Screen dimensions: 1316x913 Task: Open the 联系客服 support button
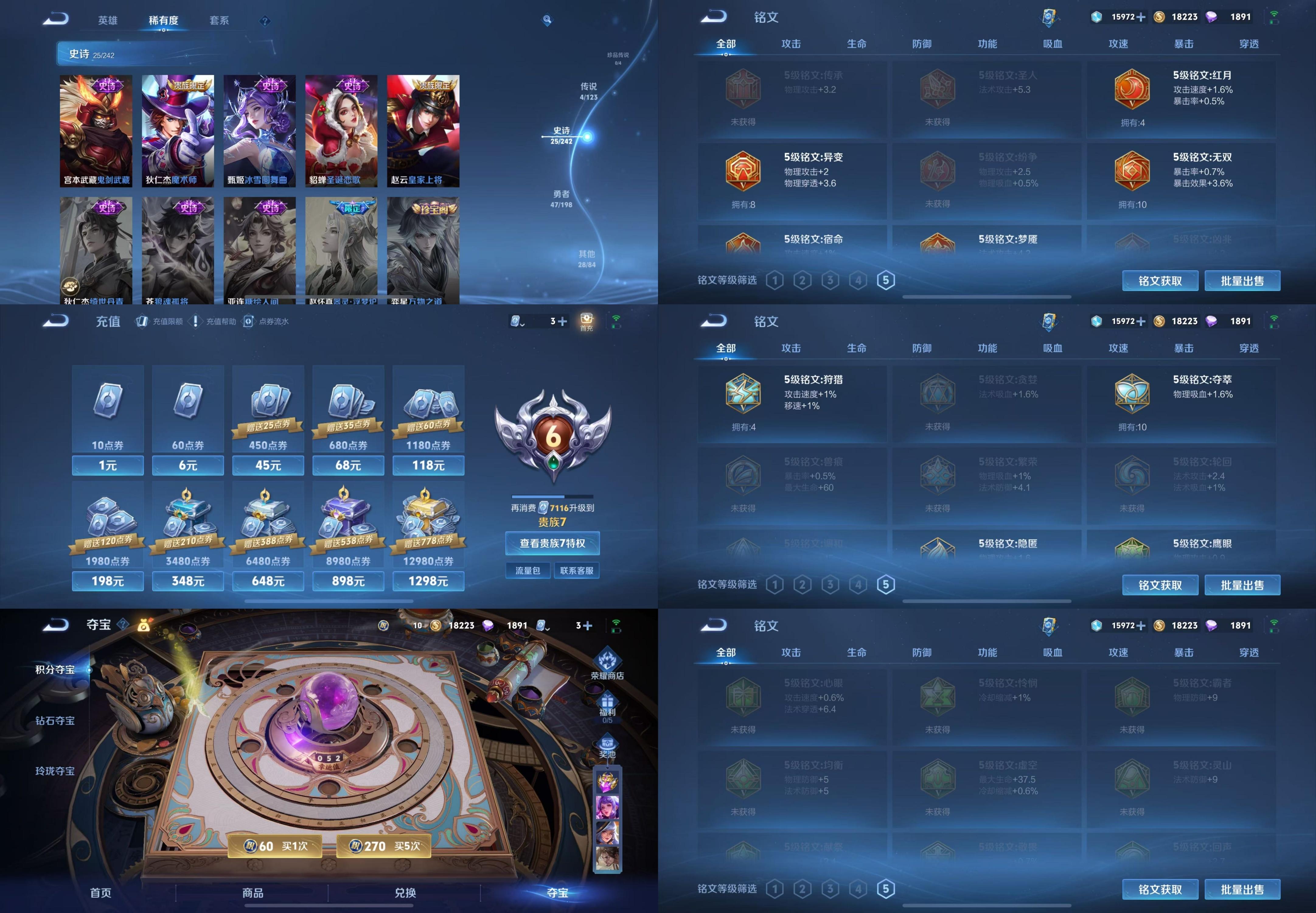tap(576, 570)
